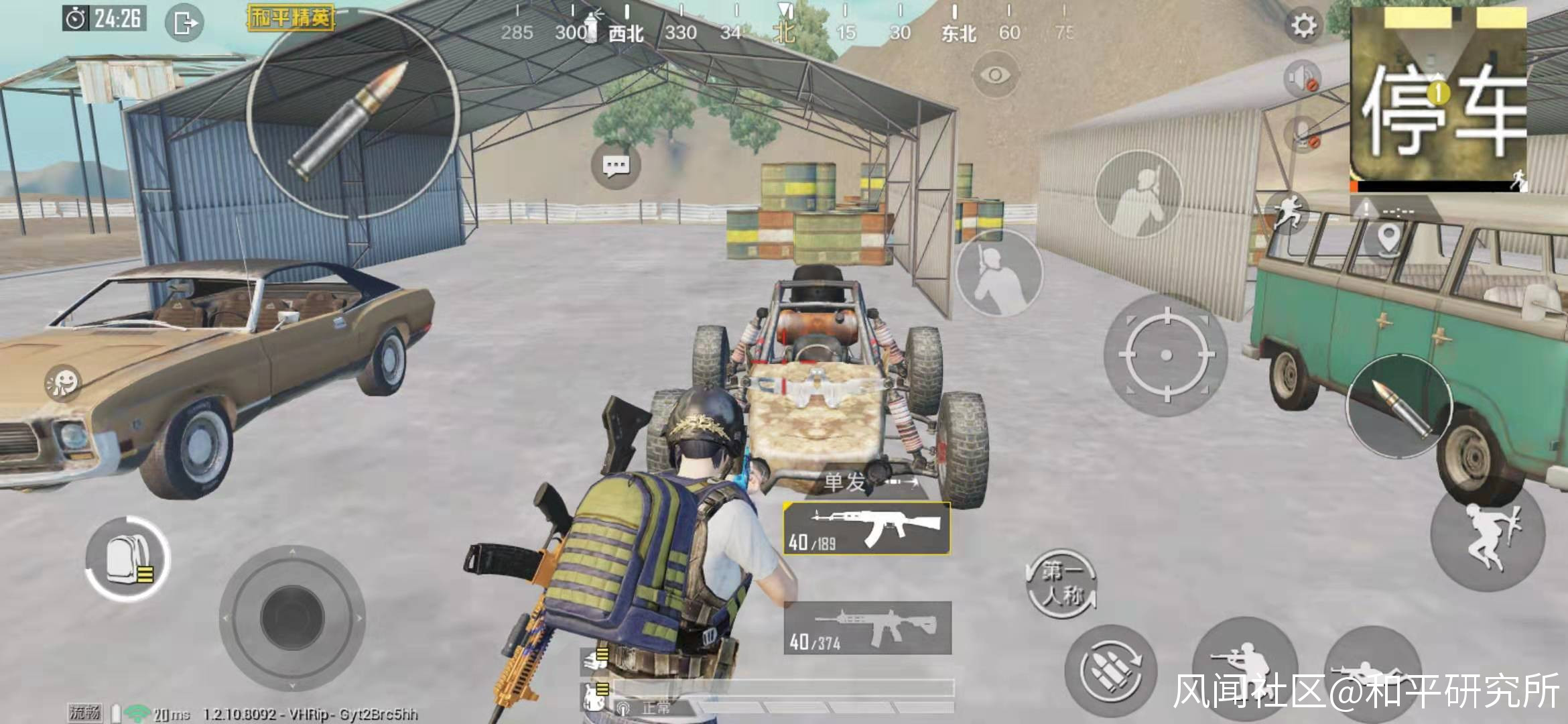This screenshot has width=1568, height=724.
Task: Place a map location marker
Action: coord(1388,237)
